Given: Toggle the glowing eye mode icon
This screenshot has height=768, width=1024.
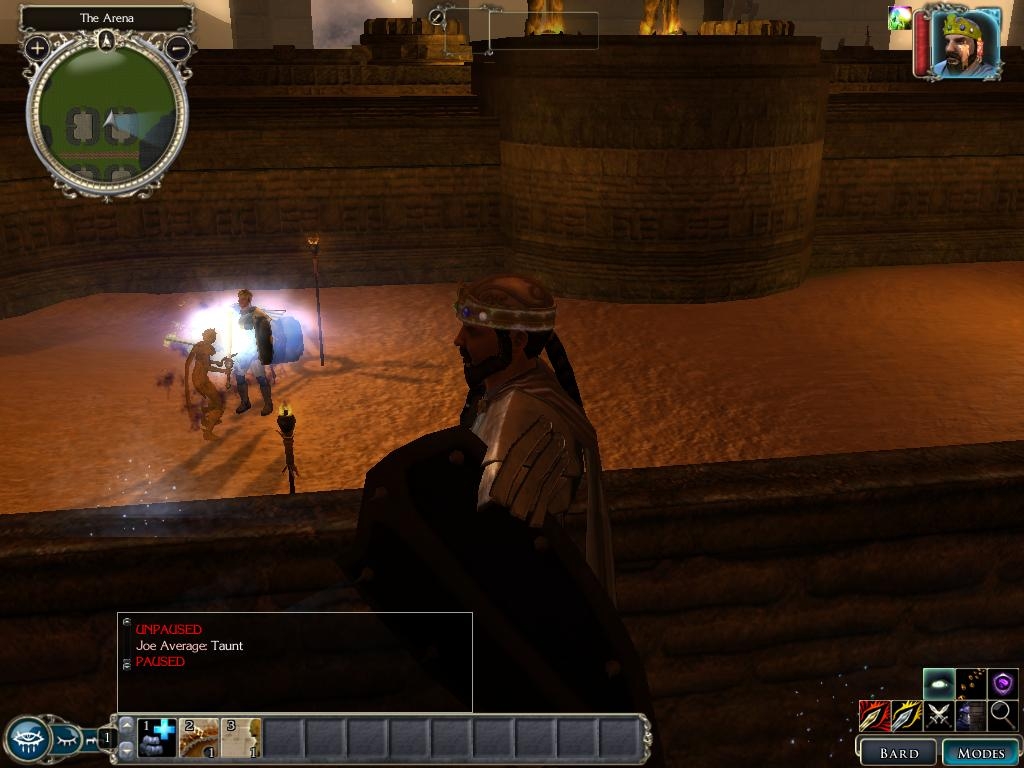Looking at the screenshot, I should coord(938,684).
